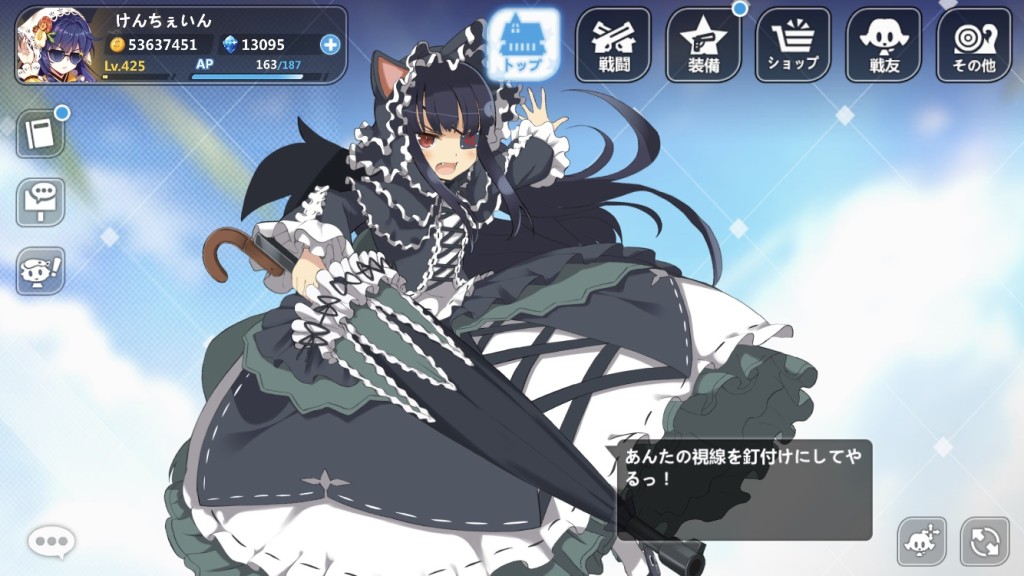The height and width of the screenshot is (576, 1024).
Task: Open the speech bubble signboard icon
Action: tap(40, 202)
